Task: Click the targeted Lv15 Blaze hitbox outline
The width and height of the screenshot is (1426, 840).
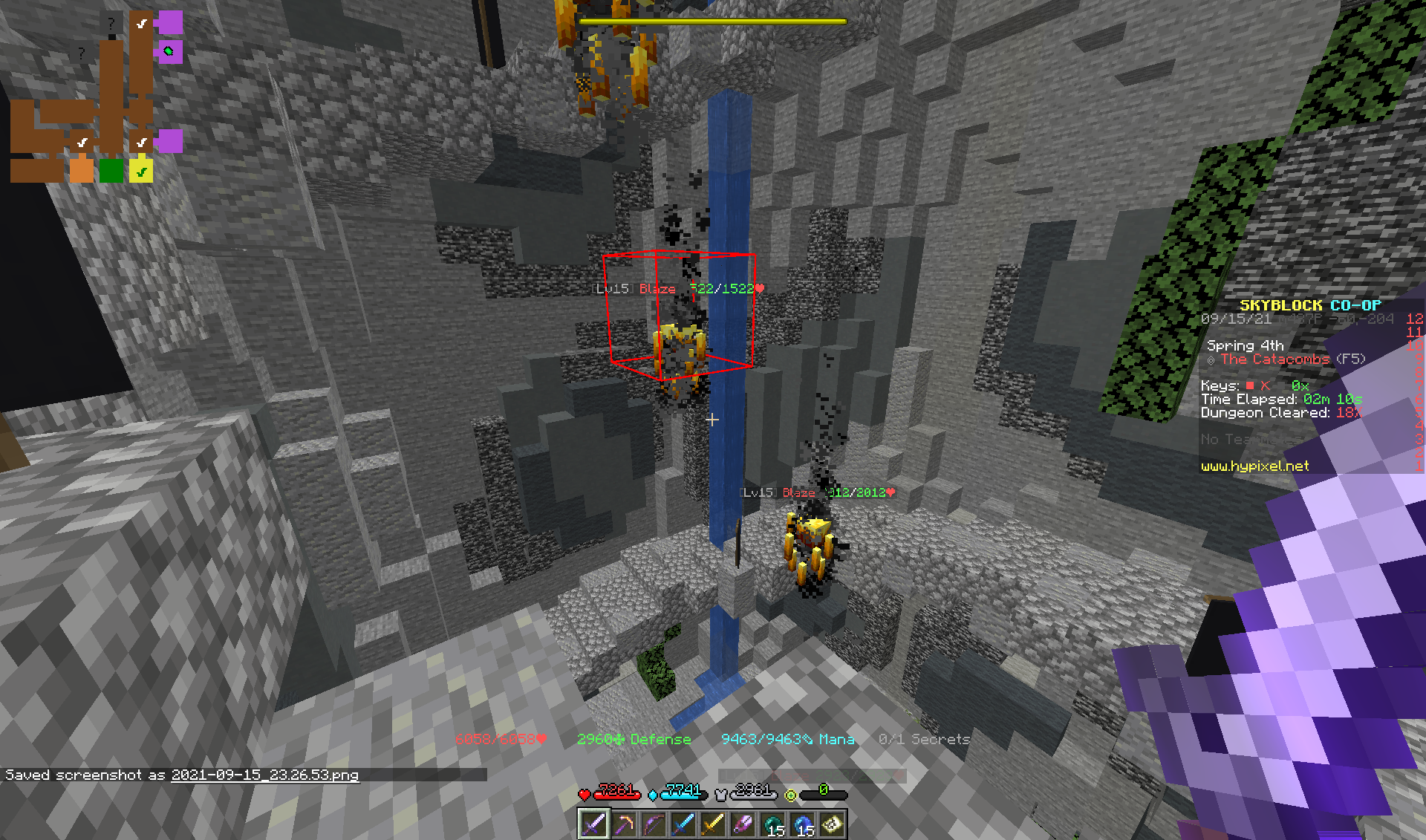Action: [x=680, y=316]
